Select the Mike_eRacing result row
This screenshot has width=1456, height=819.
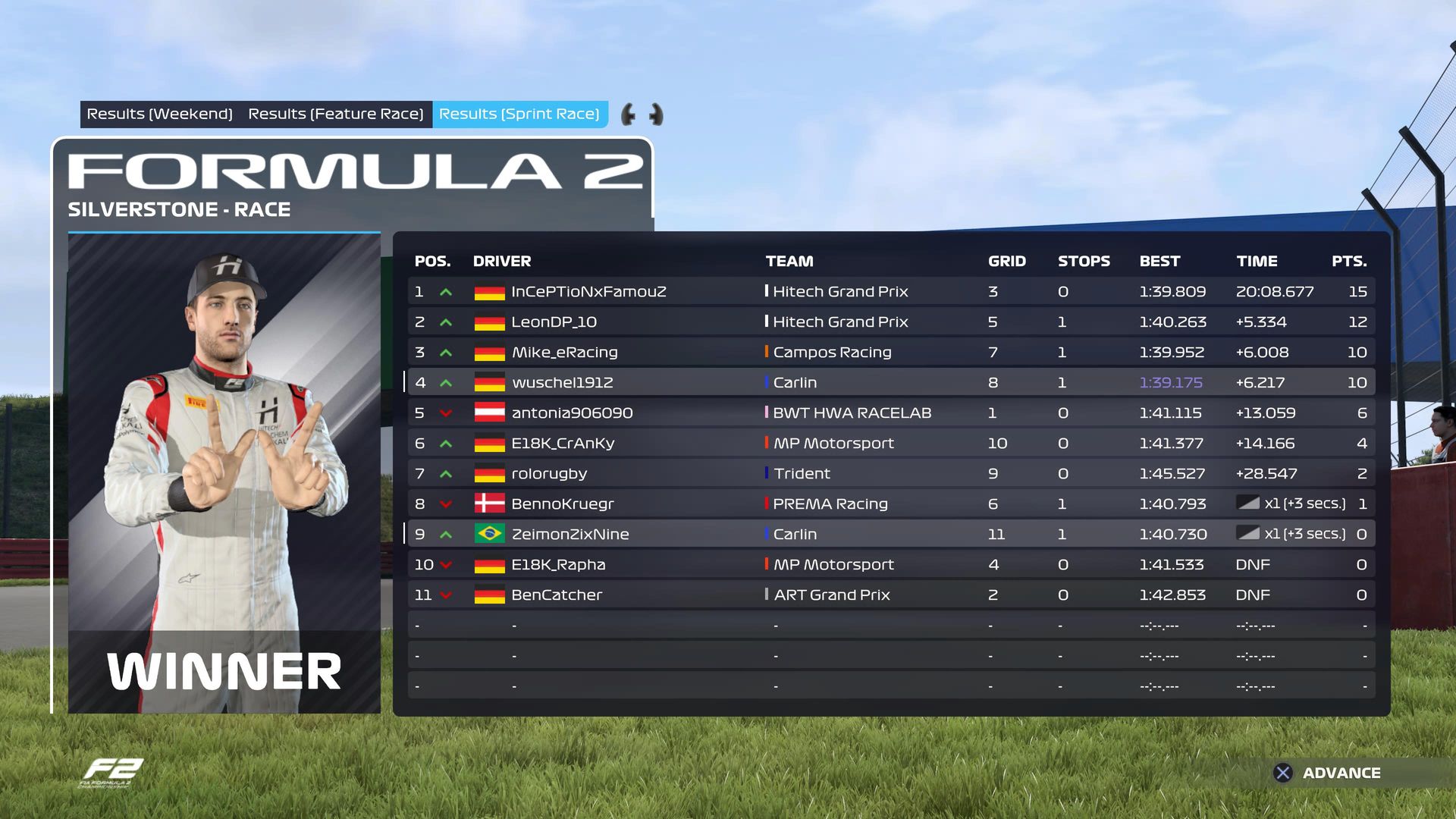click(x=890, y=352)
